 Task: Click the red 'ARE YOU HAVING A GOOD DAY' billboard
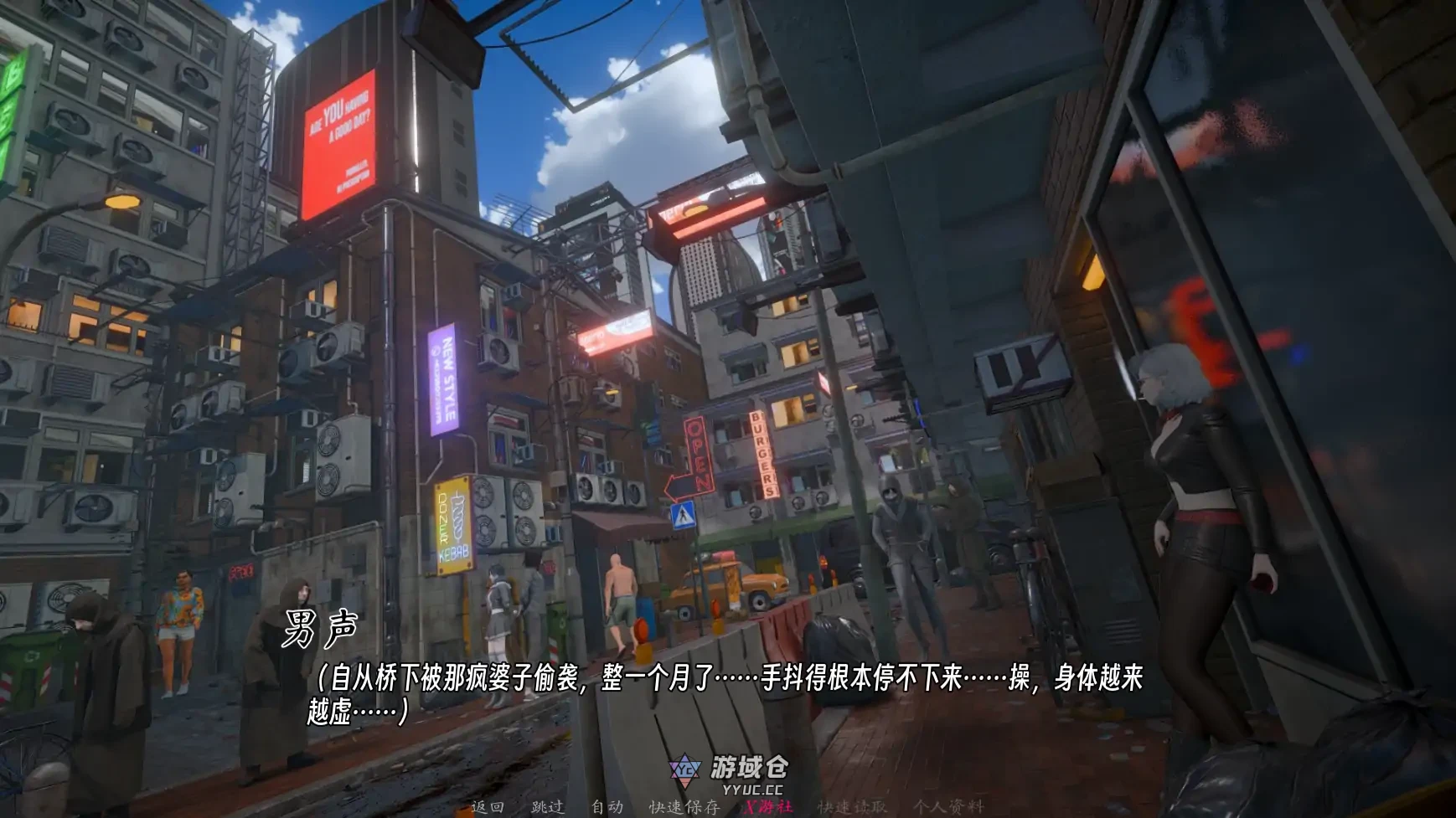point(342,138)
